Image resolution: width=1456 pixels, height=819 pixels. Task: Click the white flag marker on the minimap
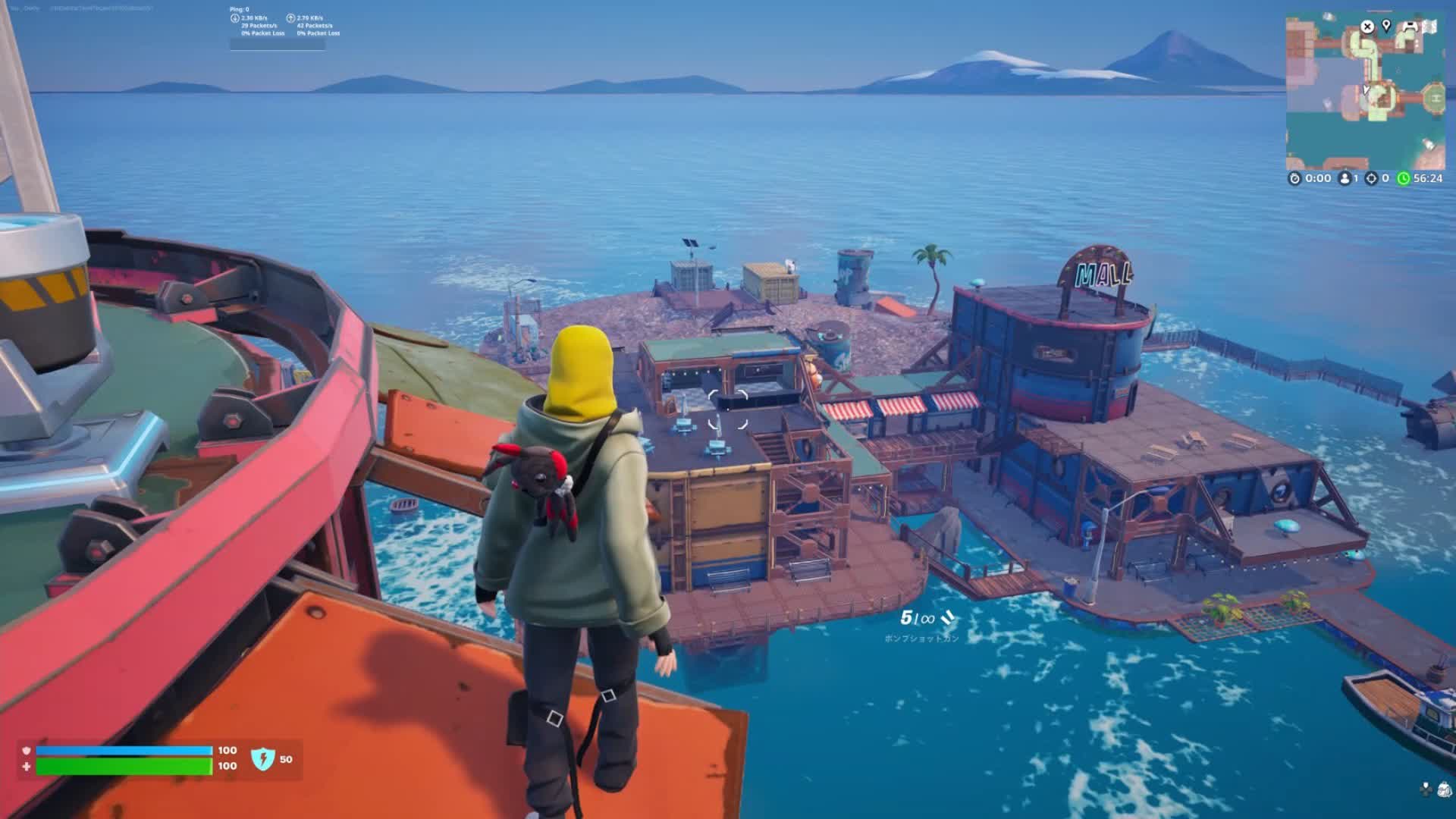coord(1430,27)
